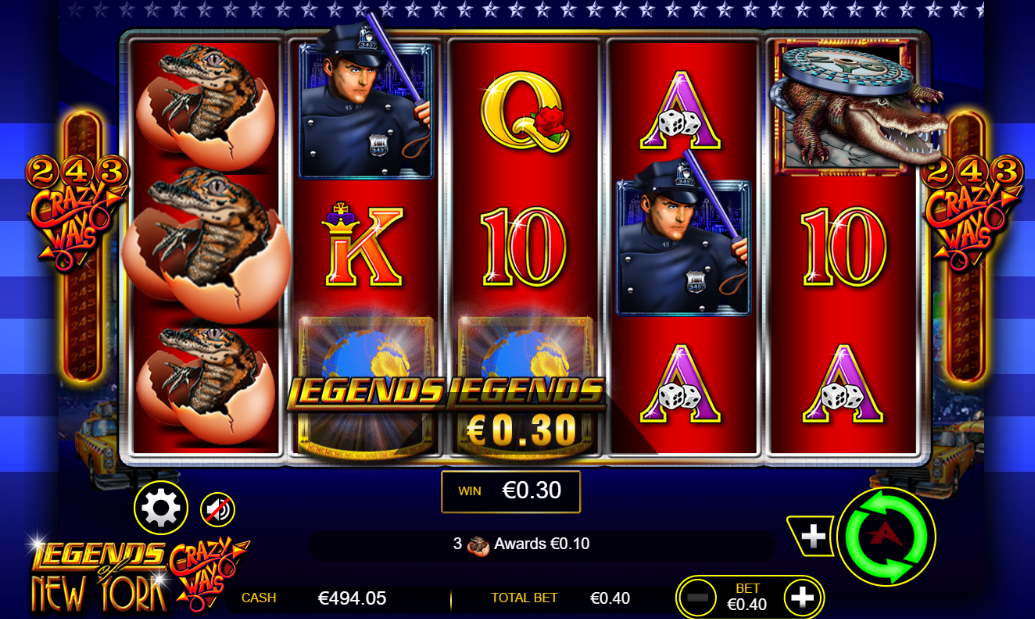Decrease the bet with the minus button

697,598
